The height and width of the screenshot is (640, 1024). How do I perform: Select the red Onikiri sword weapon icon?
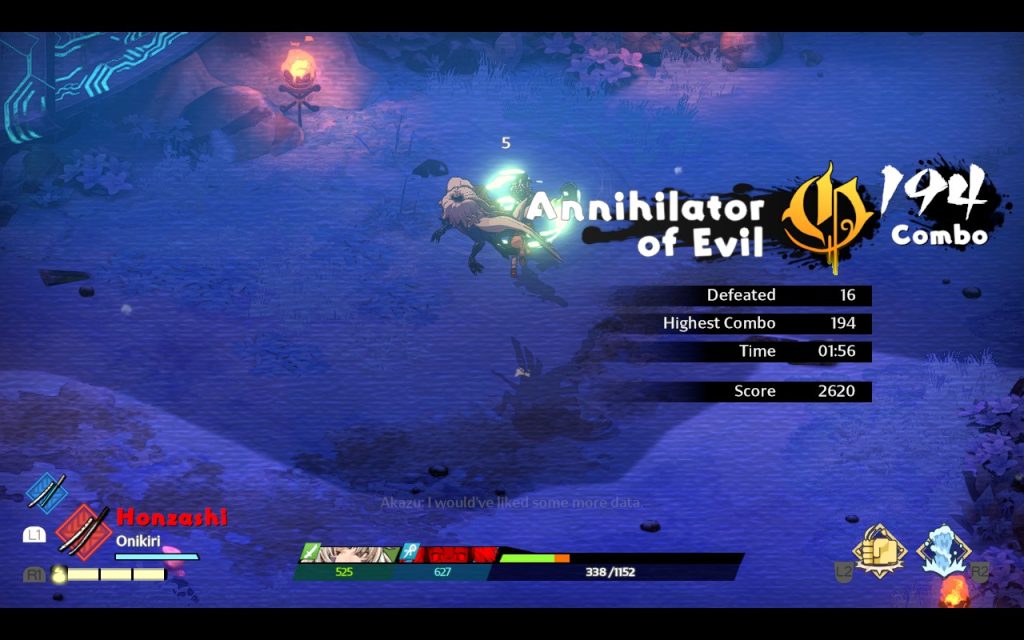[82, 527]
